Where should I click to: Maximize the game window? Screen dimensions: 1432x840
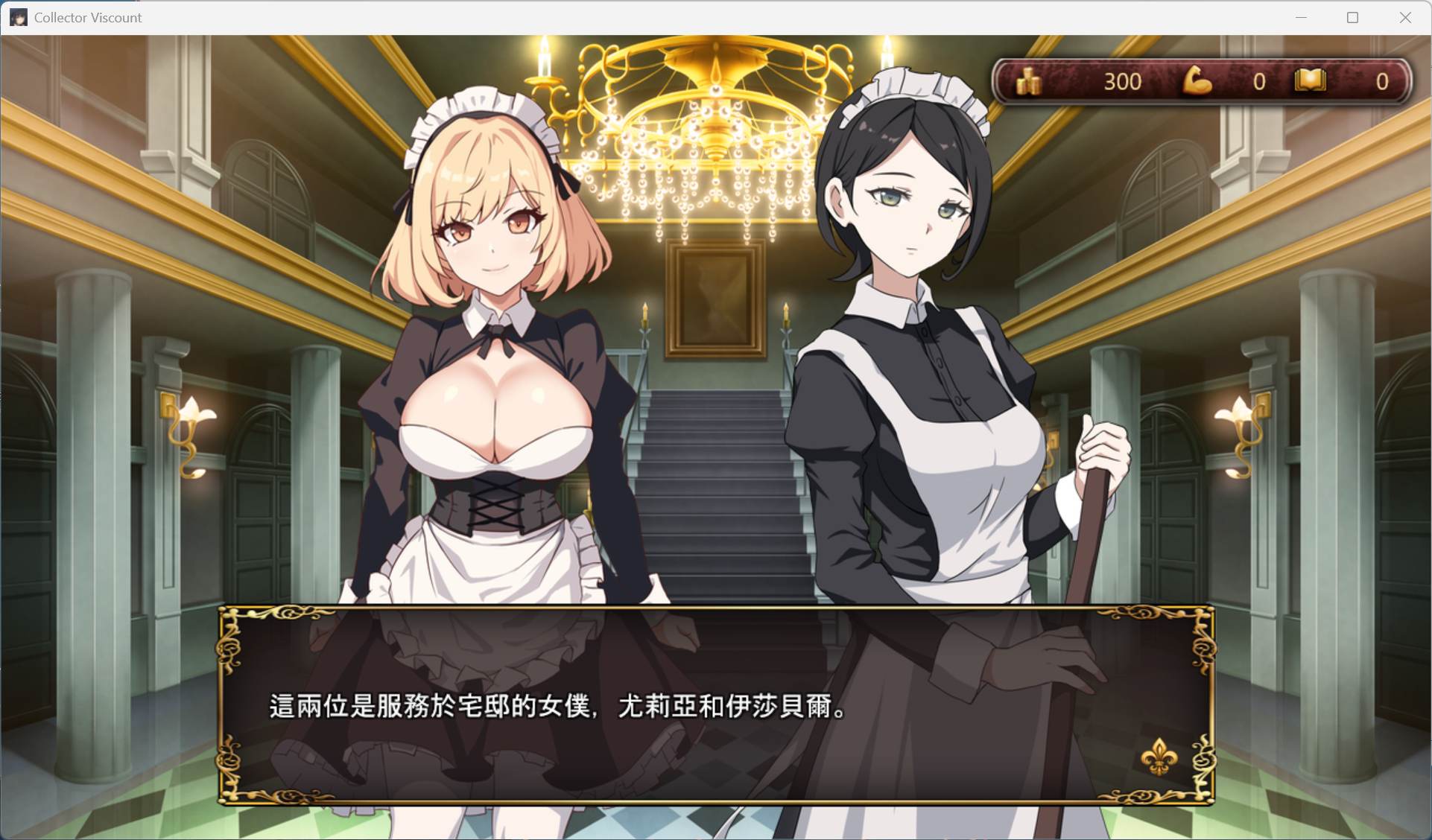(1352, 18)
